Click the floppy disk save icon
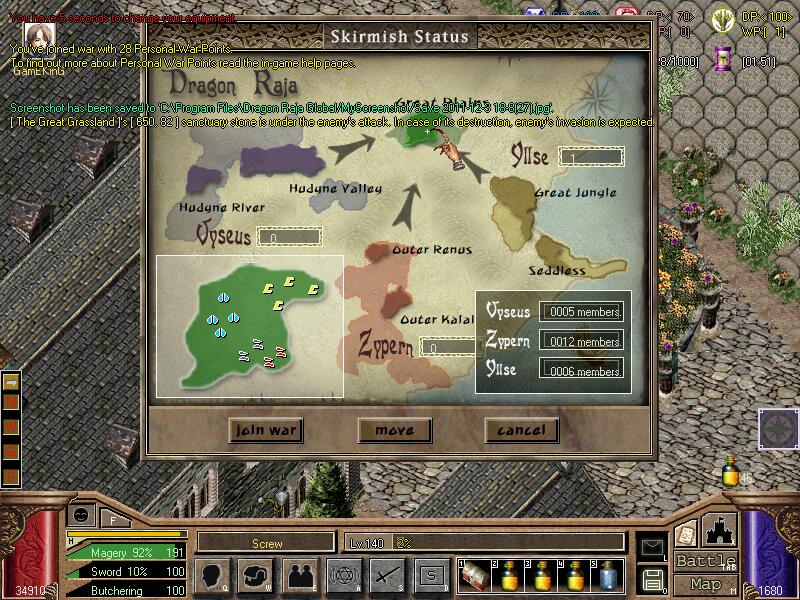 653,579
